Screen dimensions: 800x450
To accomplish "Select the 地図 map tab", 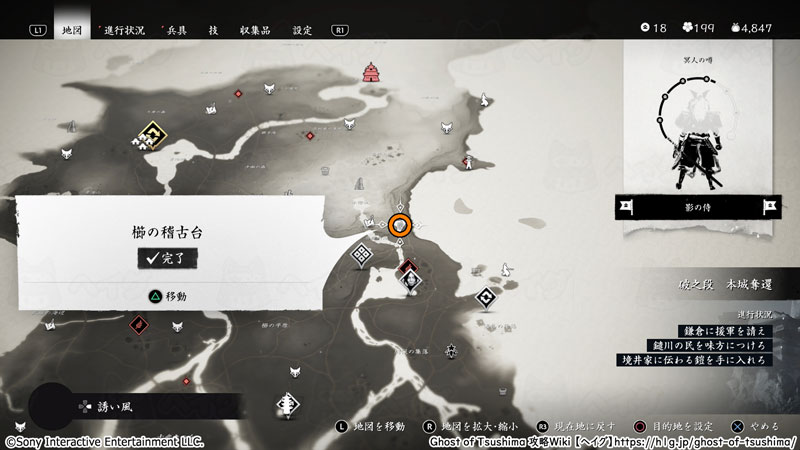I will tap(71, 30).
